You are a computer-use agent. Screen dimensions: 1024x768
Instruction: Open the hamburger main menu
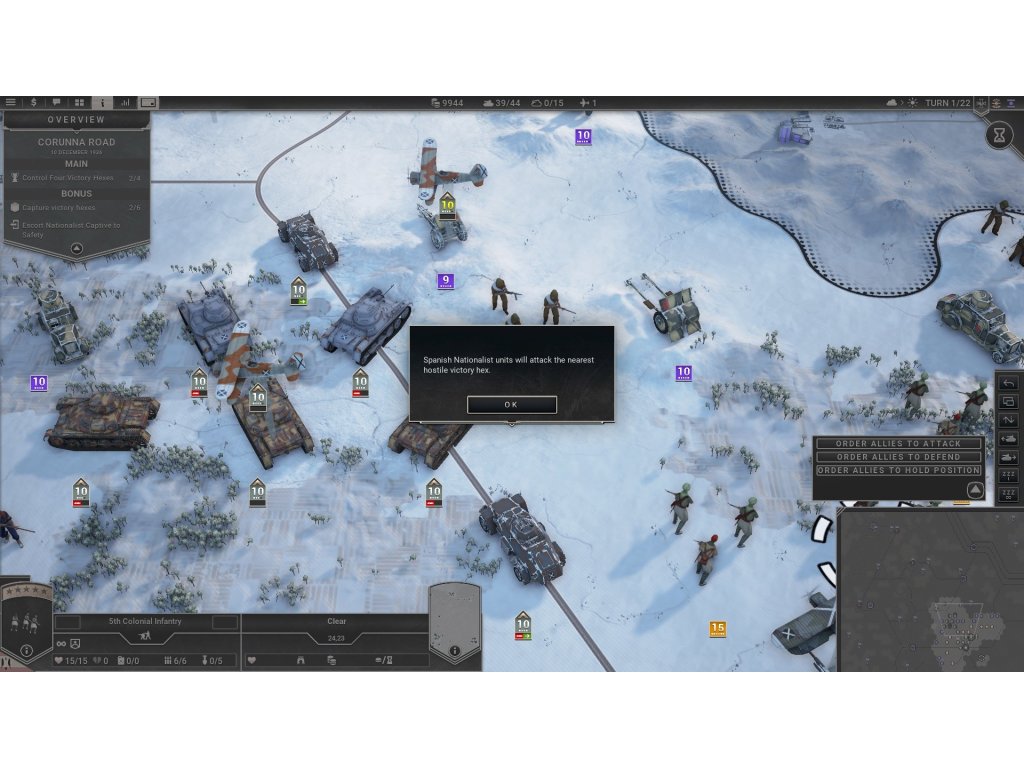pyautogui.click(x=11, y=102)
